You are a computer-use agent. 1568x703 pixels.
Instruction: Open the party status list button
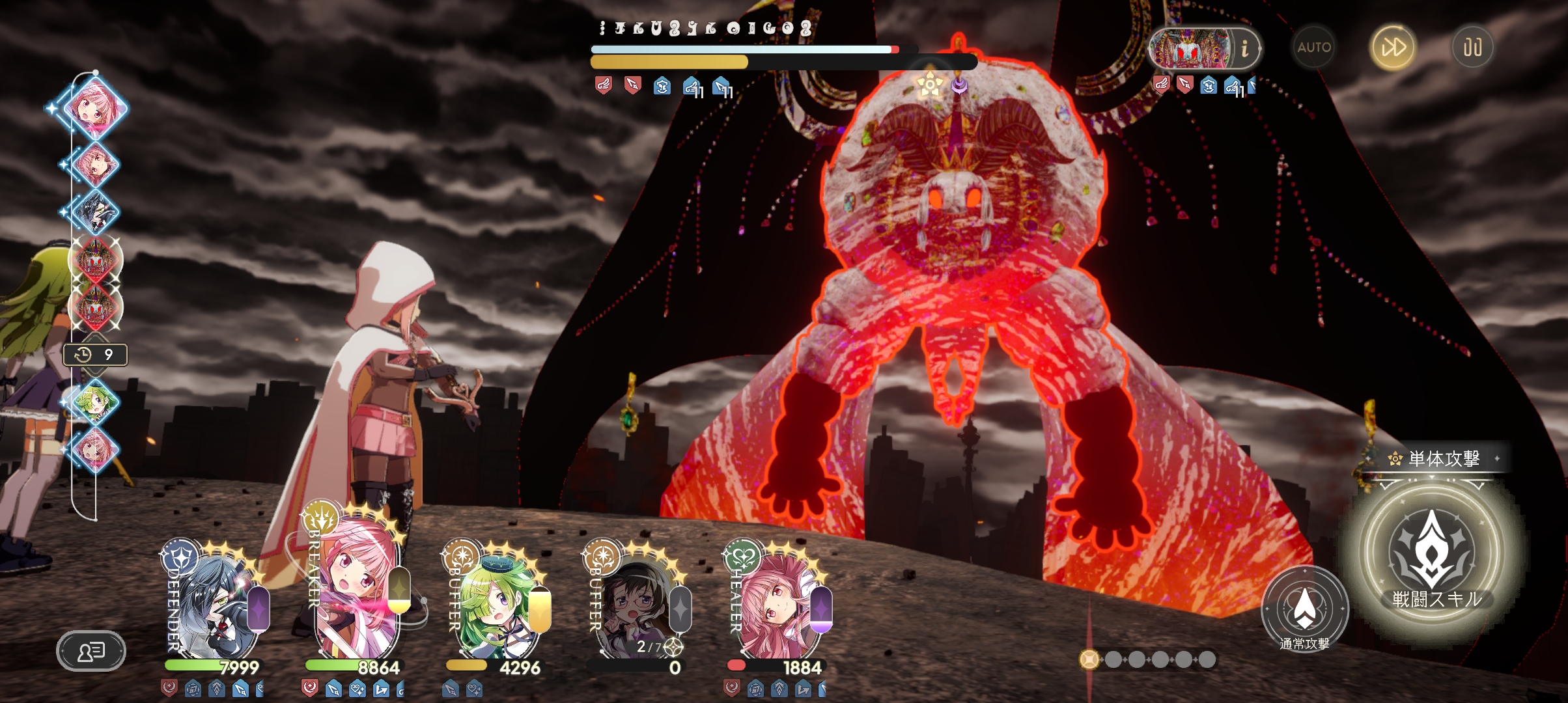click(x=91, y=650)
